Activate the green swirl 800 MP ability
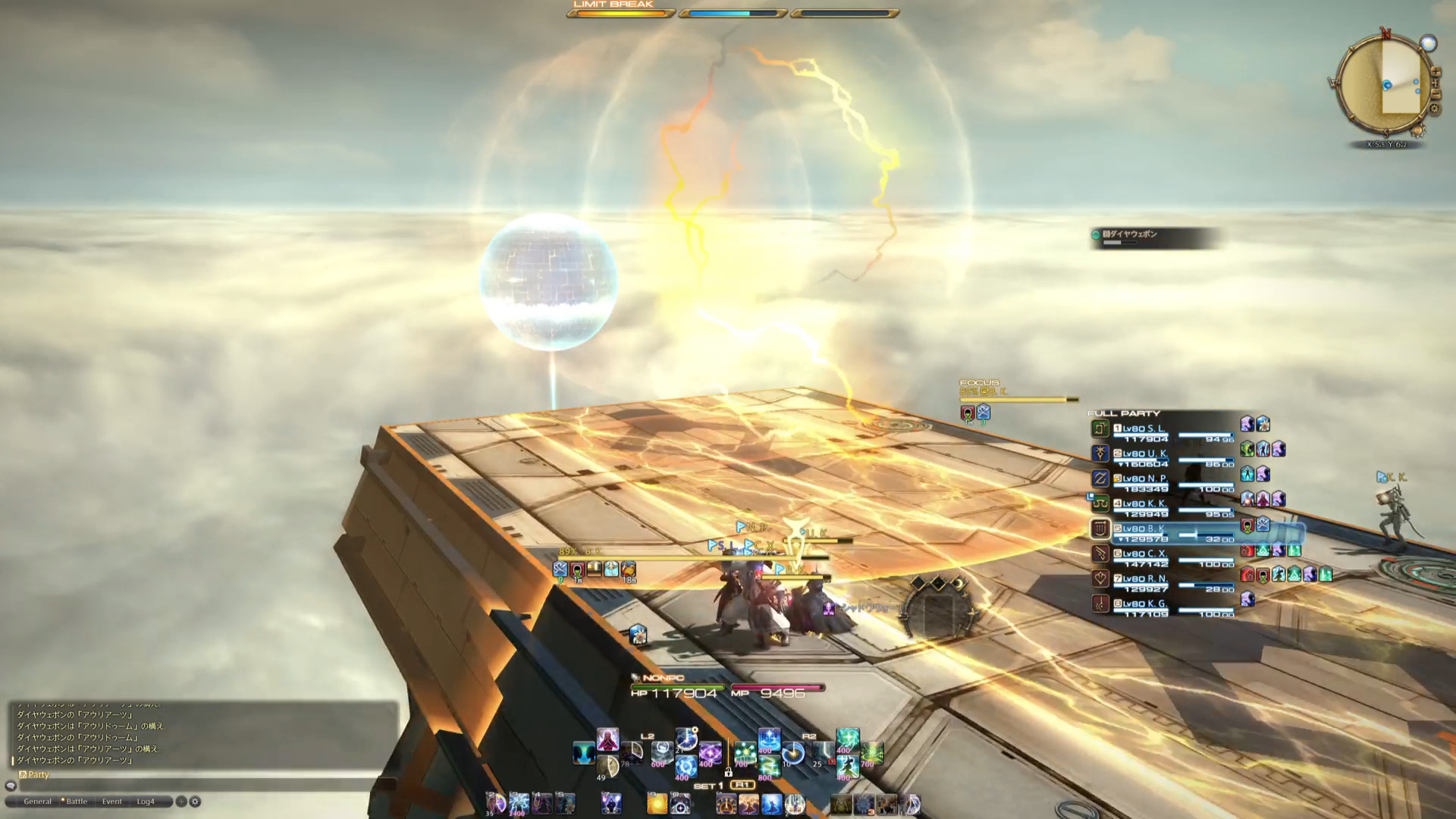Image resolution: width=1456 pixels, height=819 pixels. coord(767,767)
